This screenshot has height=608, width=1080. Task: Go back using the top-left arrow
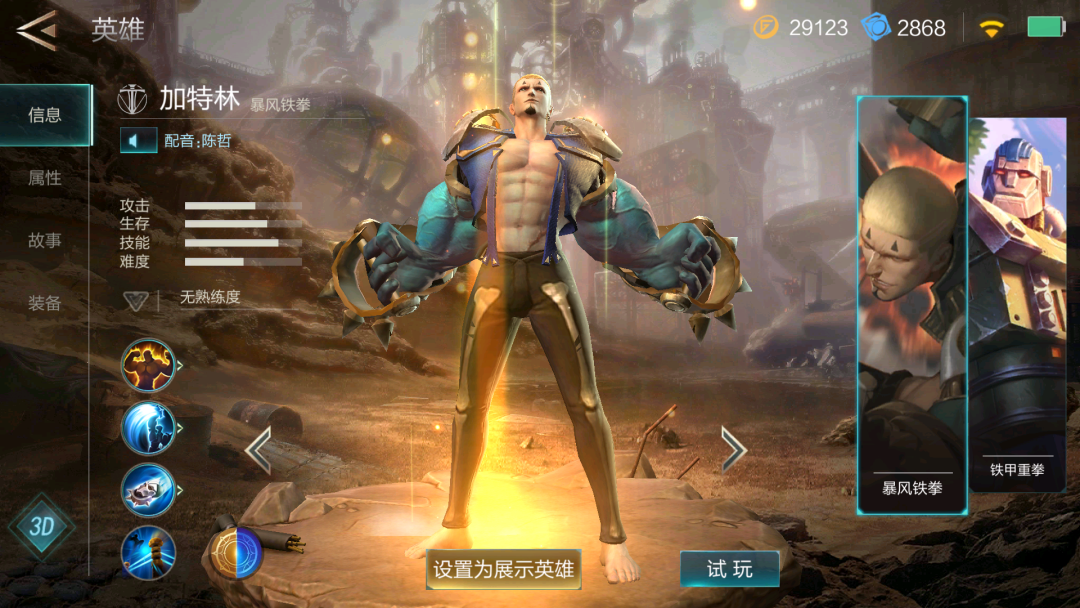37,30
